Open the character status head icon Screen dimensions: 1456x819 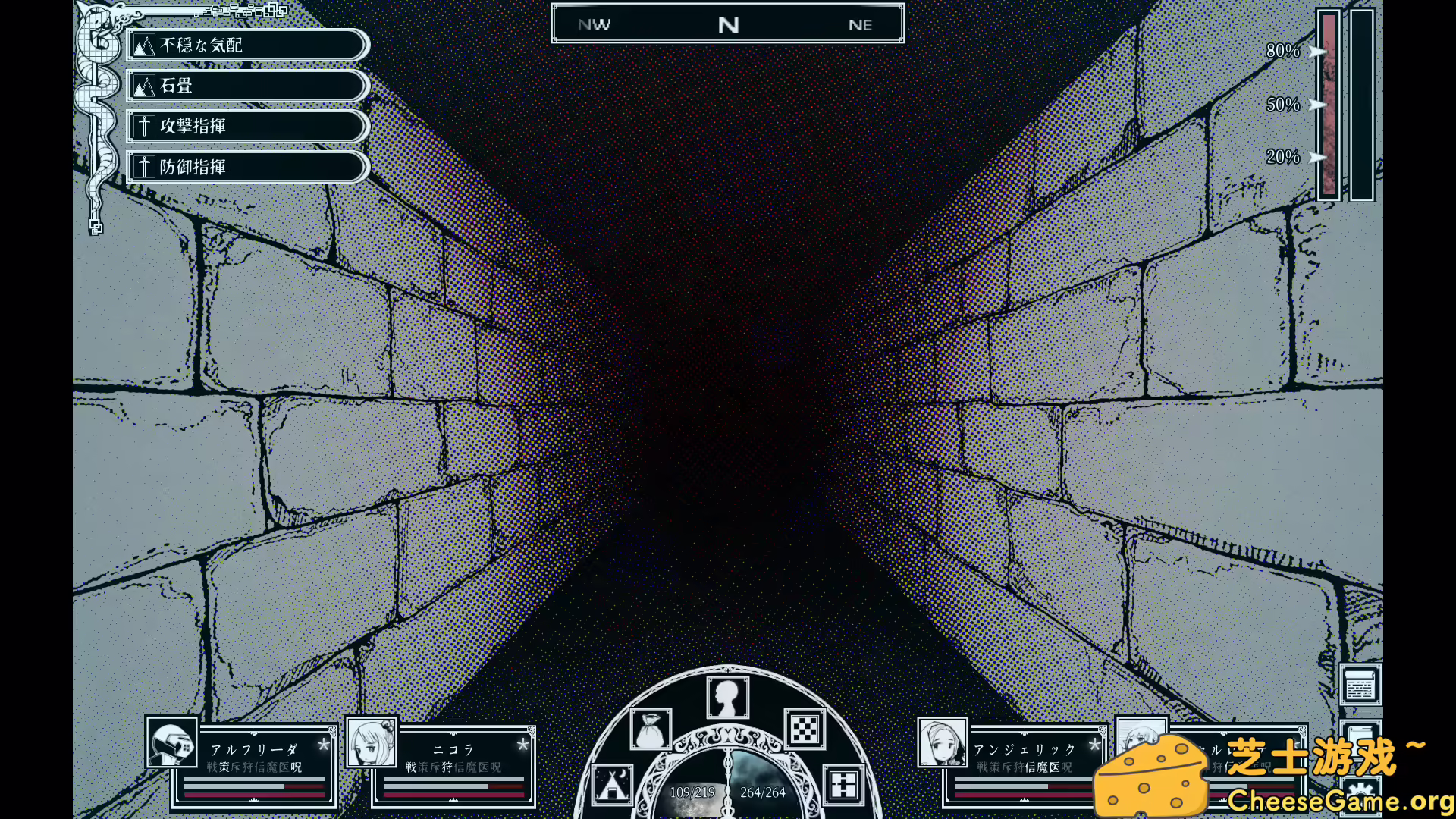coord(727,695)
